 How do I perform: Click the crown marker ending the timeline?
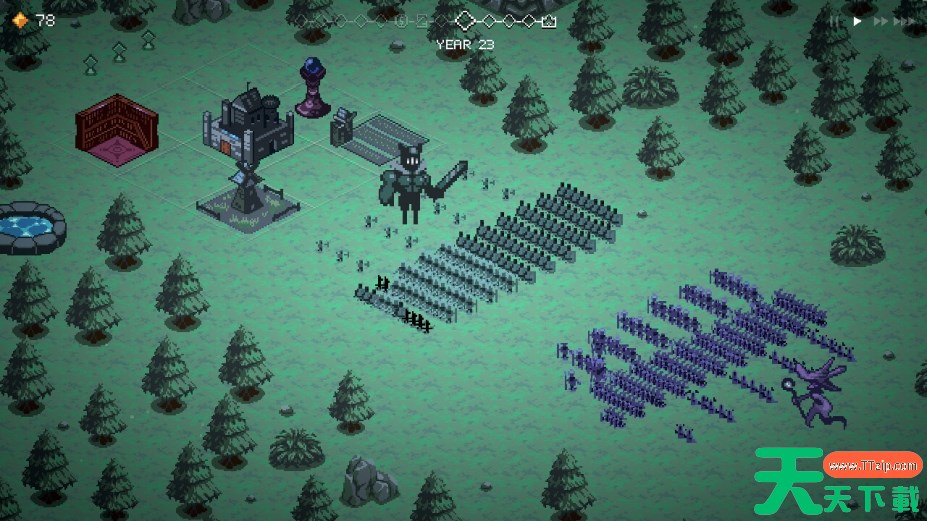(549, 20)
